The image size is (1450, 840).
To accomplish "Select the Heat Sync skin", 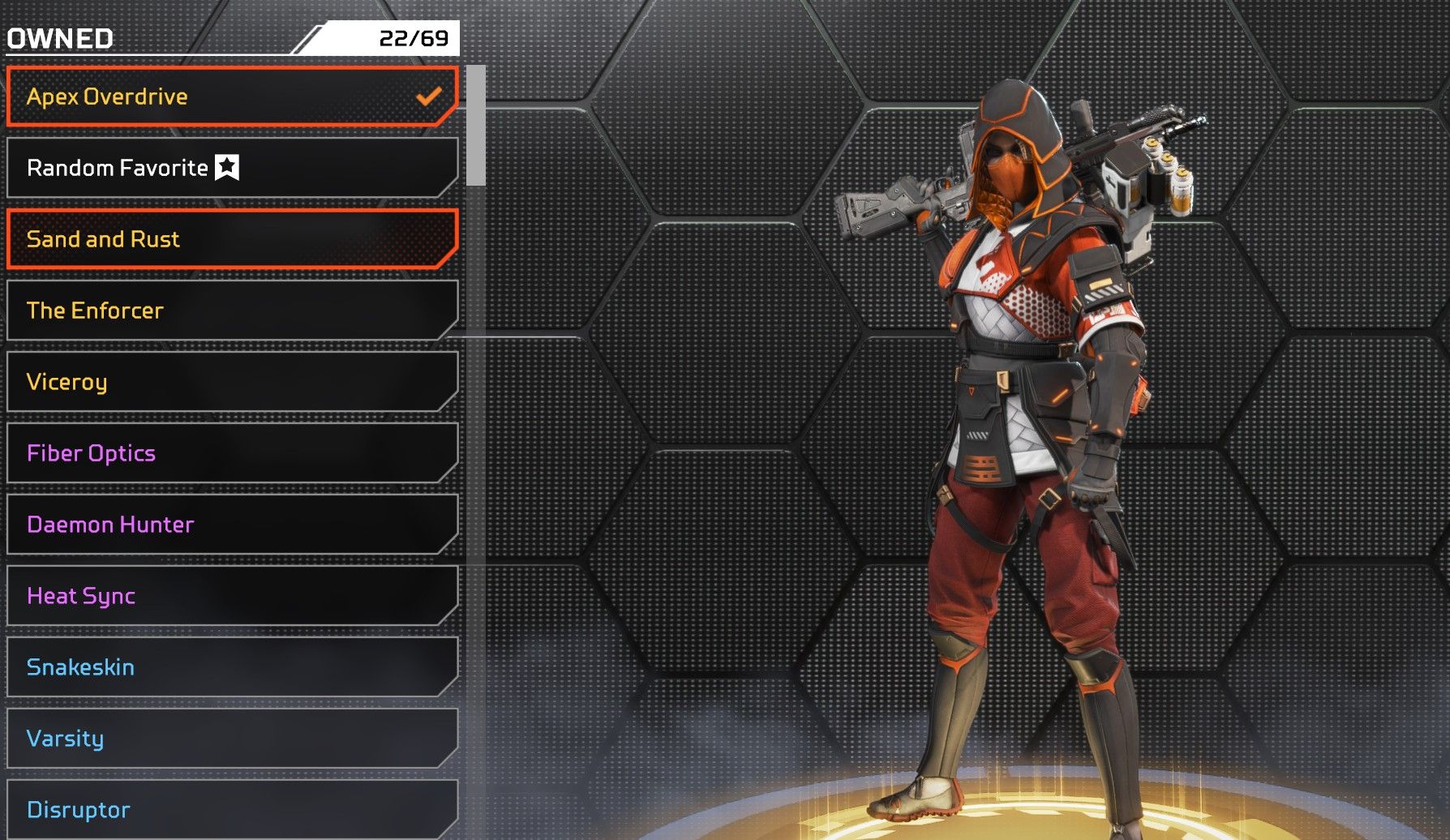I will (231, 596).
